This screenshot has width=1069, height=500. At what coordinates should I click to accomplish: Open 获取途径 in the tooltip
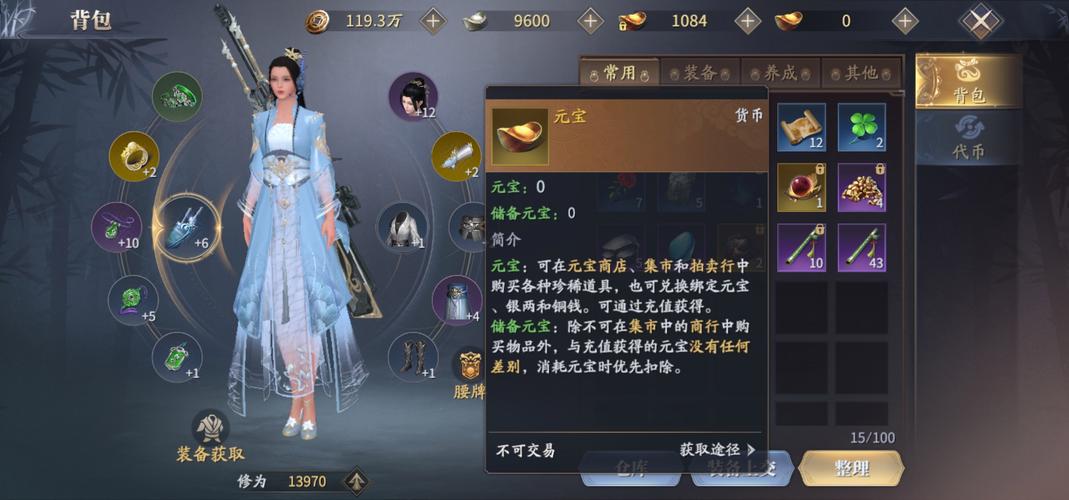pyautogui.click(x=717, y=450)
